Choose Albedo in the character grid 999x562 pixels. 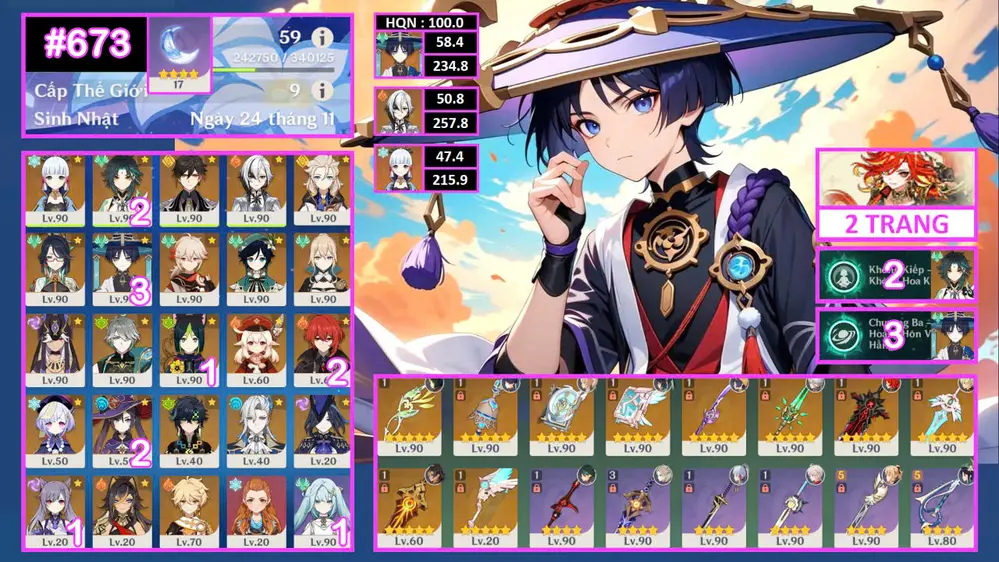pos(321,190)
